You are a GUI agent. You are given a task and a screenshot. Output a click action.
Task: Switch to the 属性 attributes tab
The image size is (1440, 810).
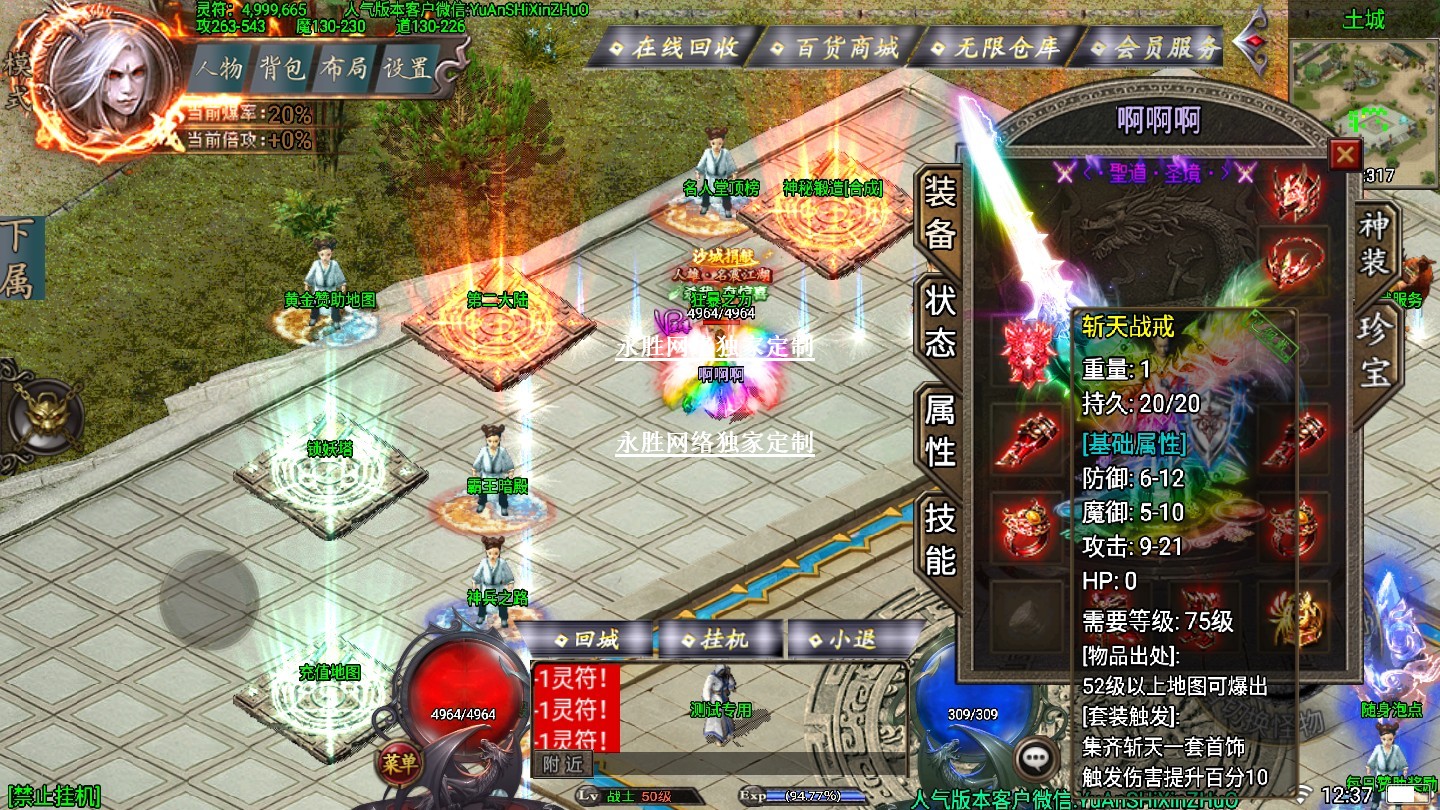[x=940, y=430]
